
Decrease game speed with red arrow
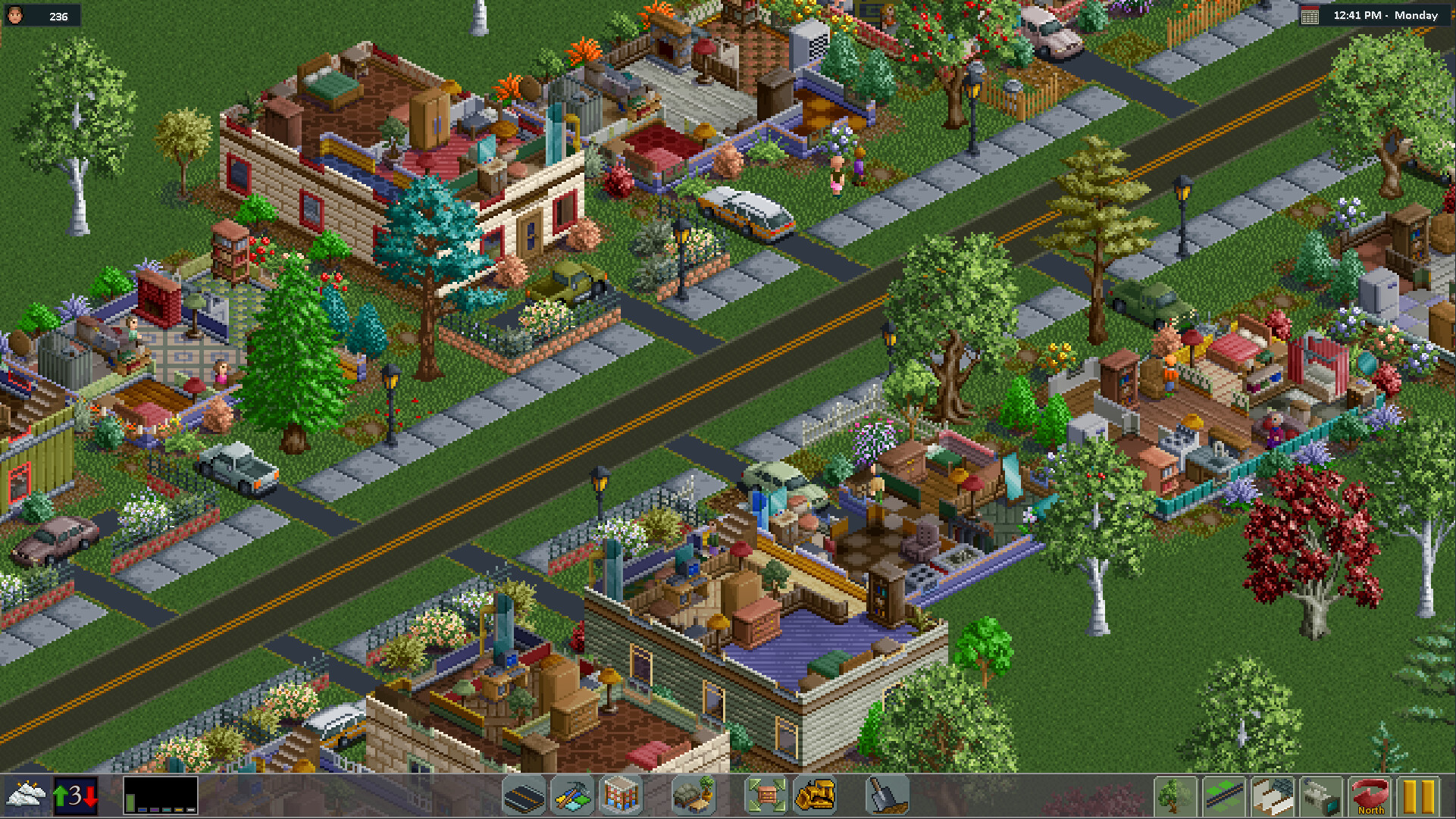click(x=90, y=796)
